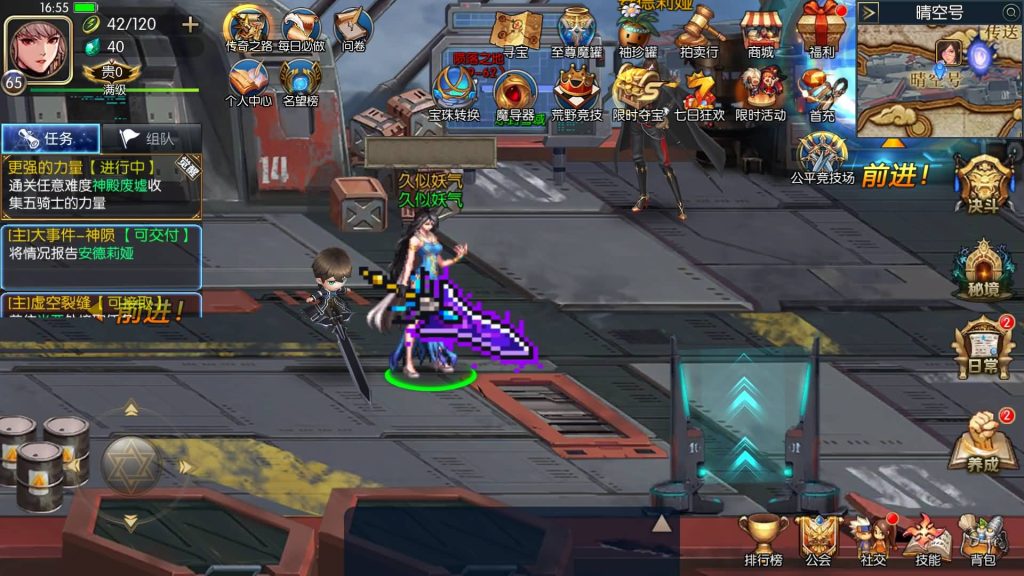Open 个人中心 personal center

tap(248, 83)
